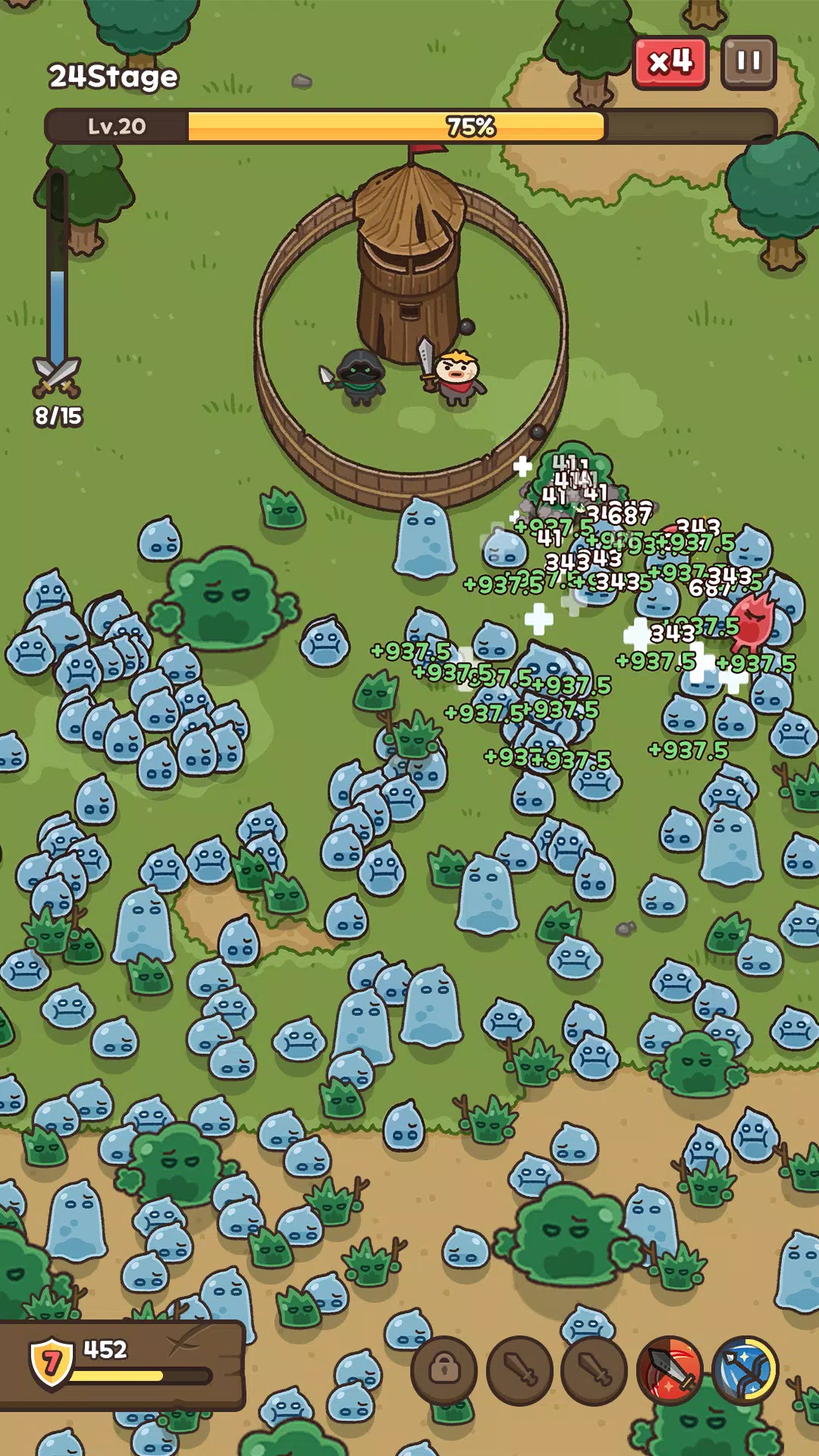Activate the red sword slash skill
The height and width of the screenshot is (1456, 819).
tap(670, 1370)
